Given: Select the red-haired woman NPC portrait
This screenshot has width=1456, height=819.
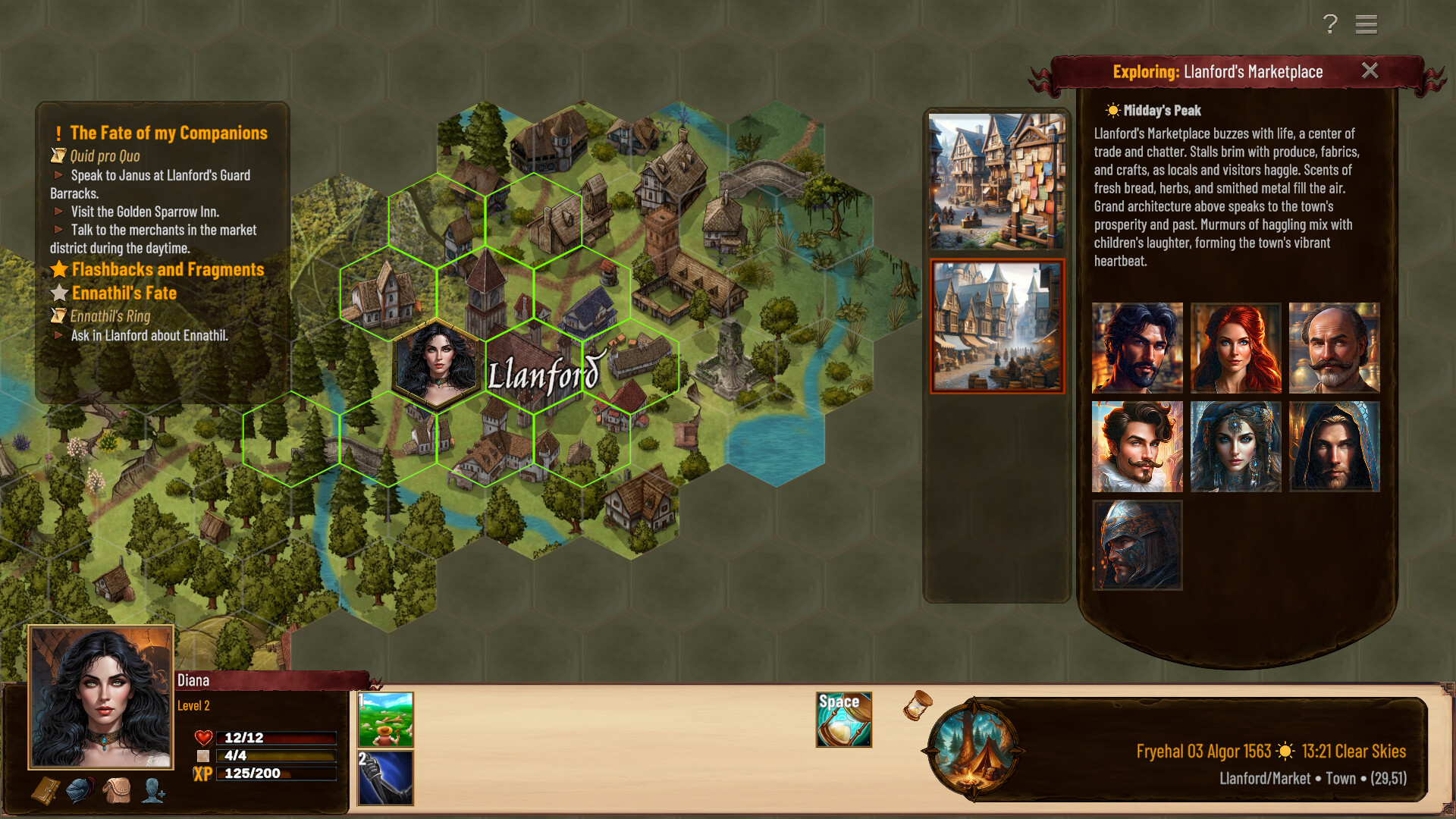Looking at the screenshot, I should click(x=1235, y=348).
